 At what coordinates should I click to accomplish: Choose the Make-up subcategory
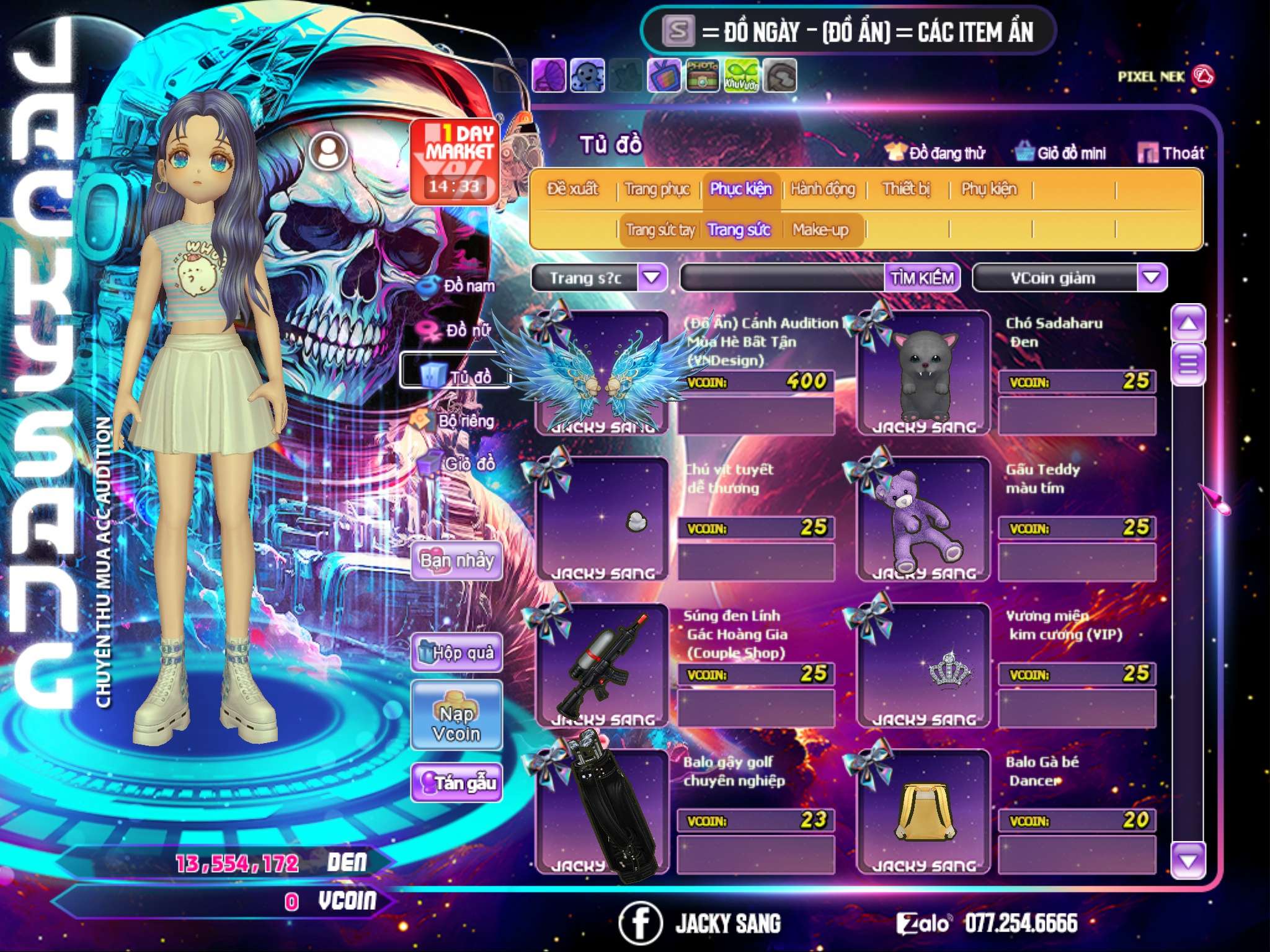point(820,230)
